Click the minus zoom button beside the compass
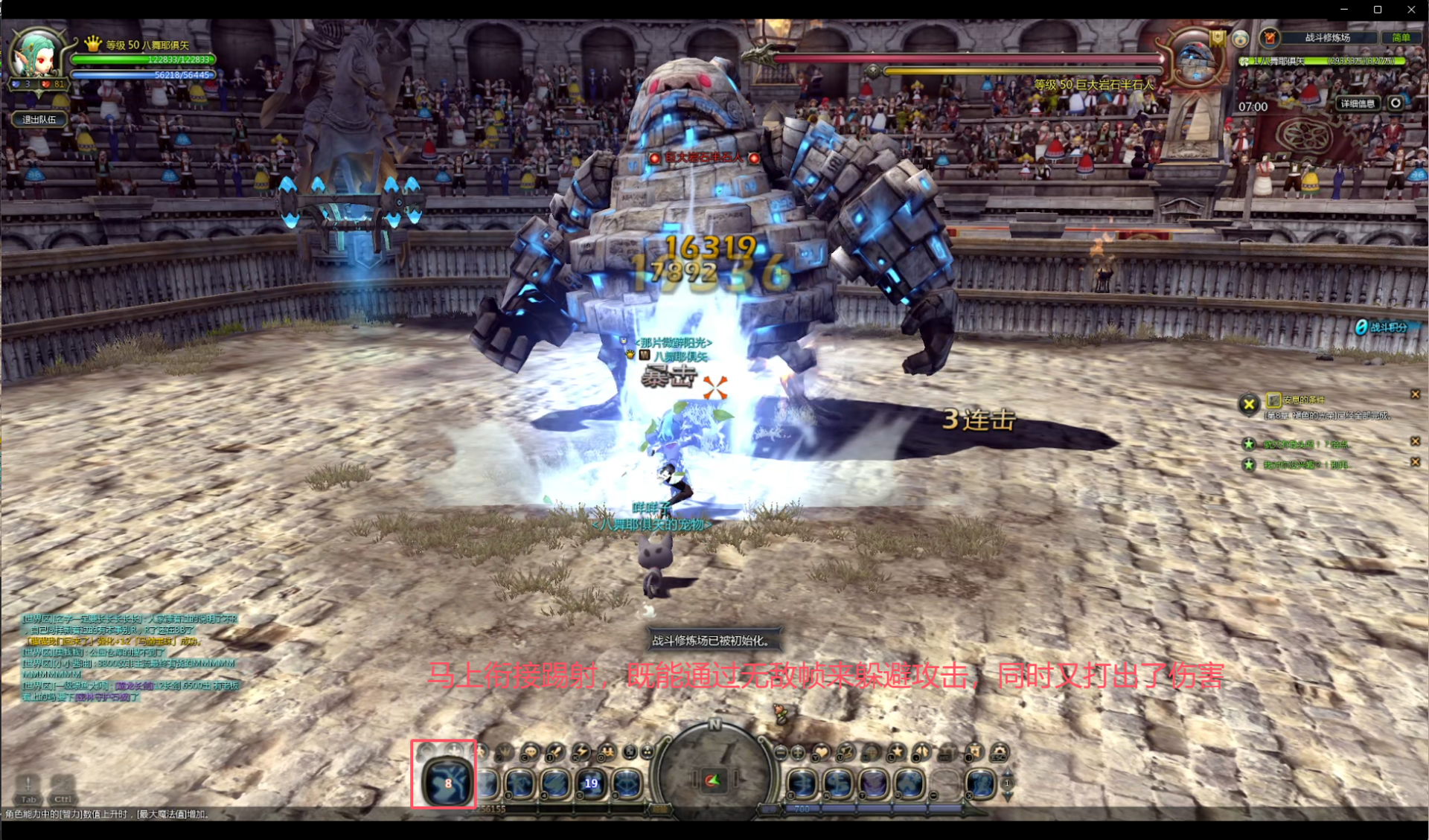The height and width of the screenshot is (840, 1429). click(781, 753)
